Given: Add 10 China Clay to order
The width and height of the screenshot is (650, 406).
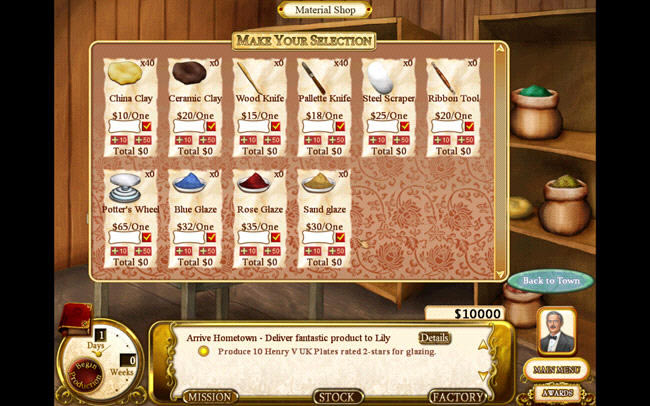Looking at the screenshot, I should pos(117,140).
